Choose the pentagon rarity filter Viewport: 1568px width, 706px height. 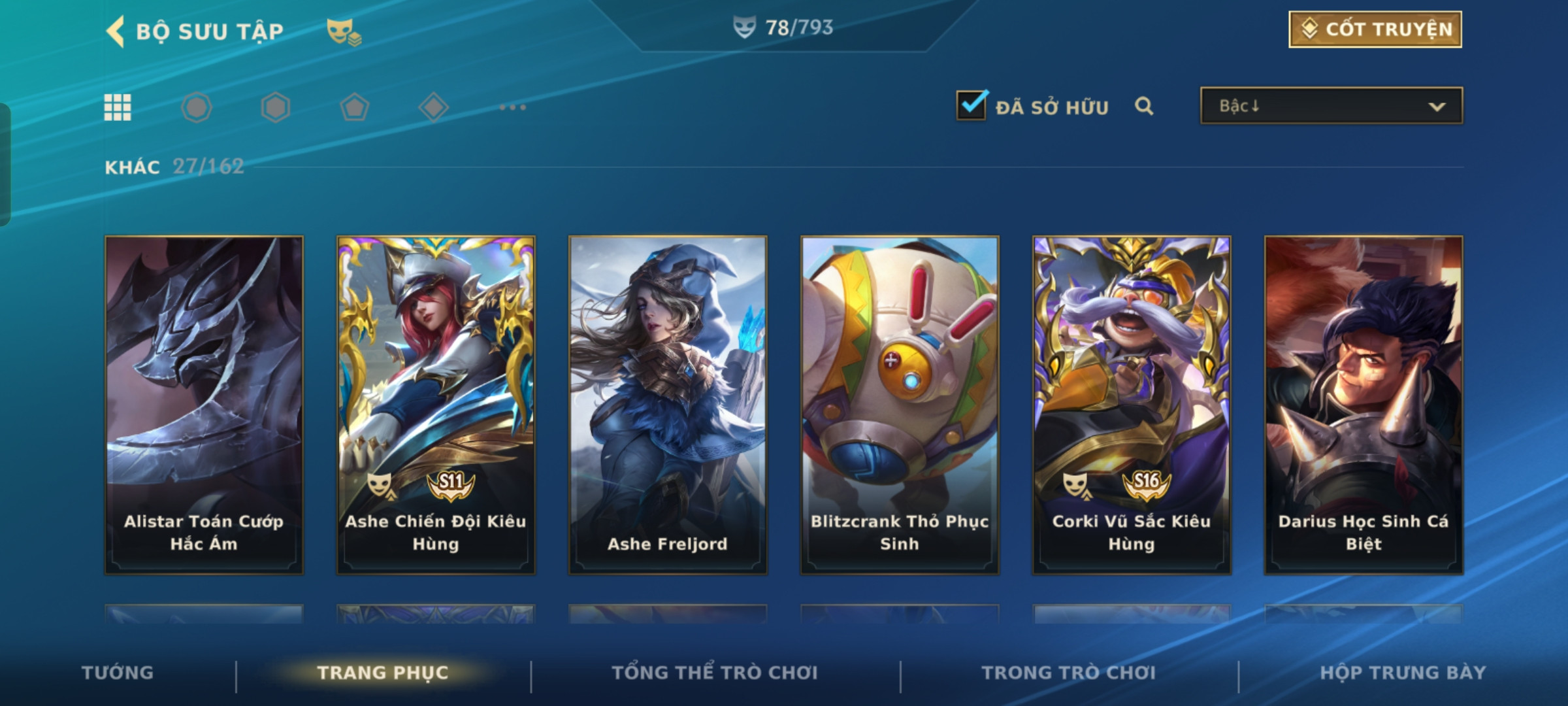[354, 108]
